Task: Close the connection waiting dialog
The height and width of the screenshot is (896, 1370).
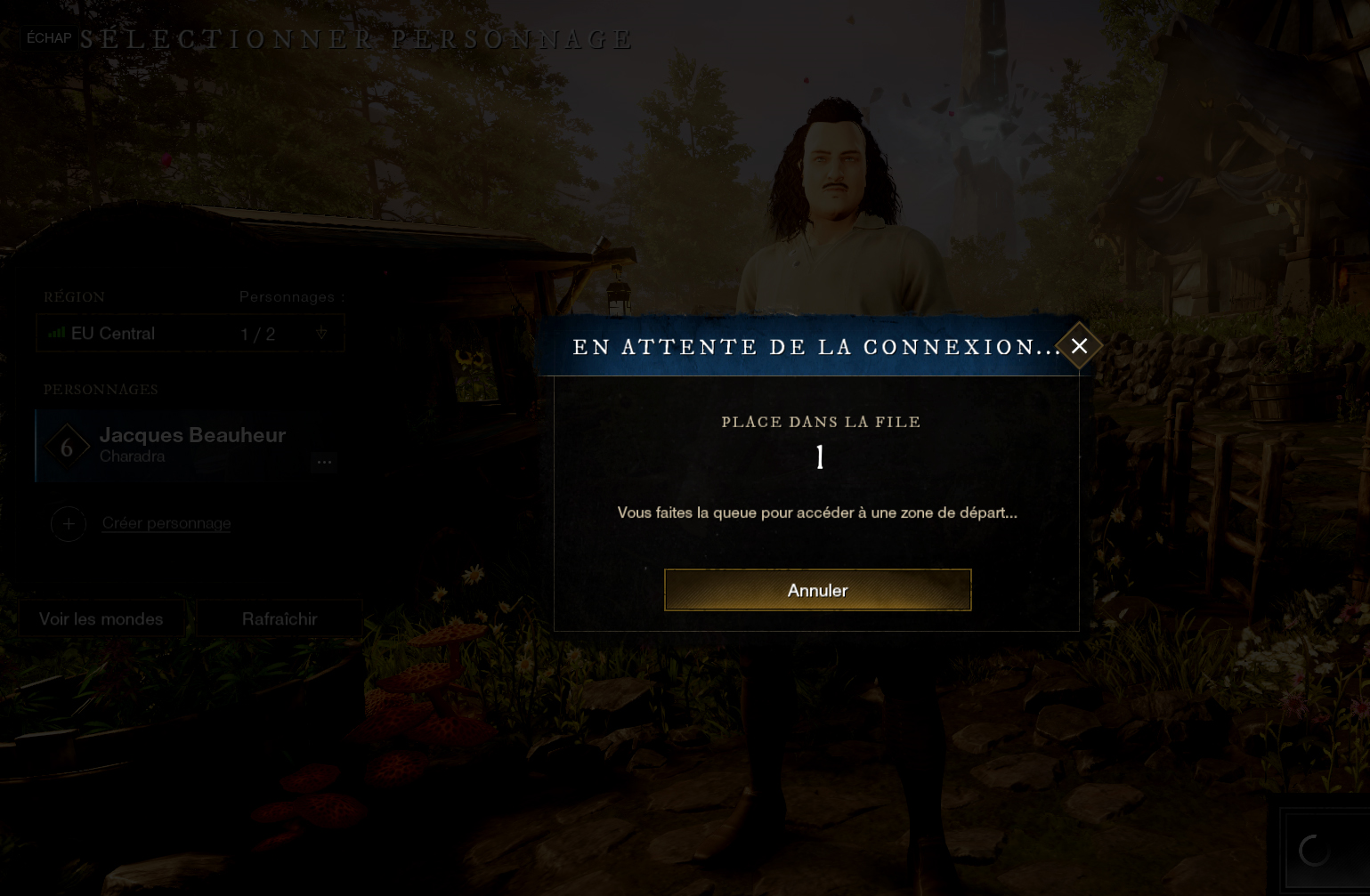Action: pyautogui.click(x=1079, y=345)
